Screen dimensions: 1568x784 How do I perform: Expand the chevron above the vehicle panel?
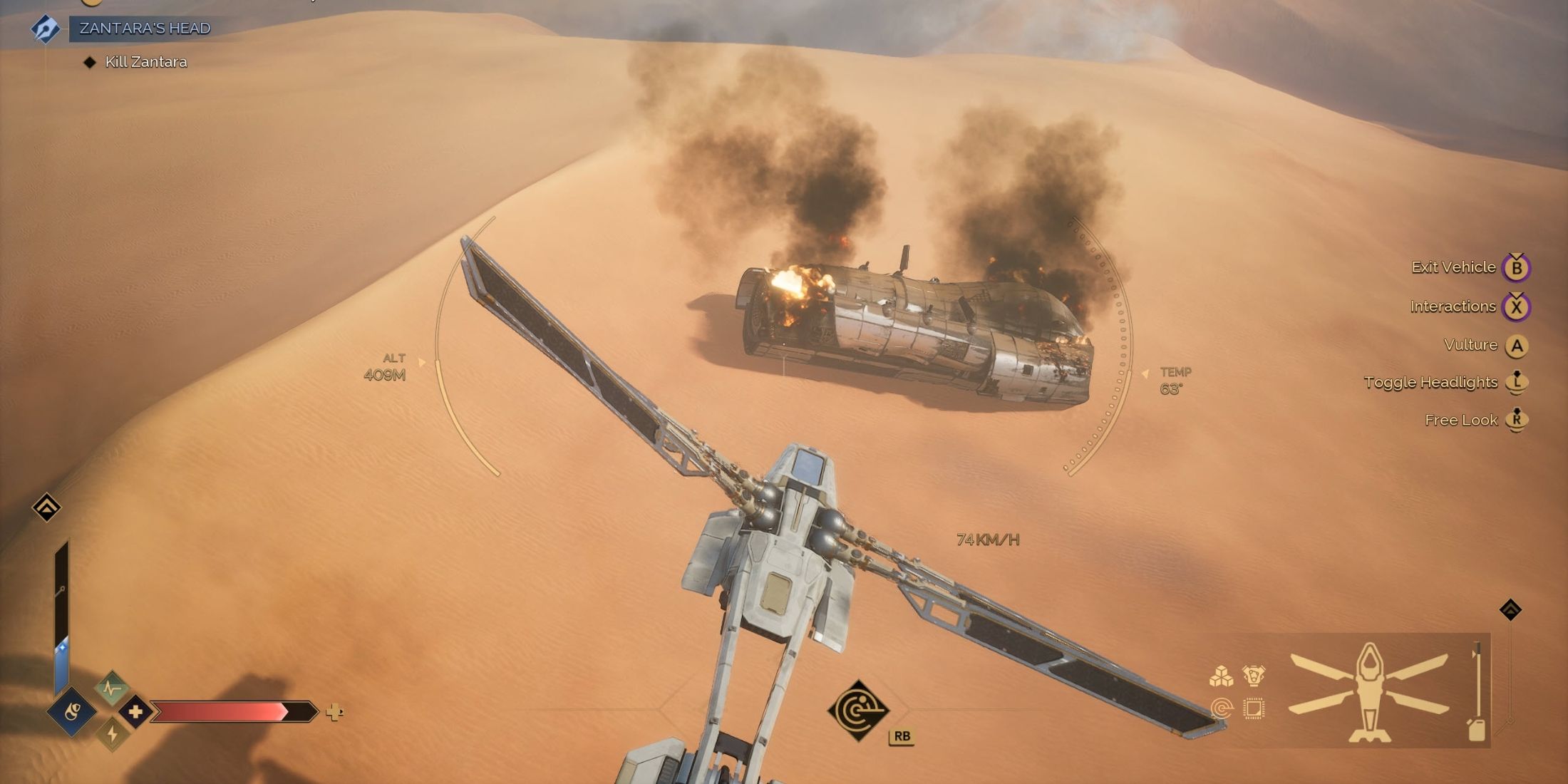[1510, 609]
